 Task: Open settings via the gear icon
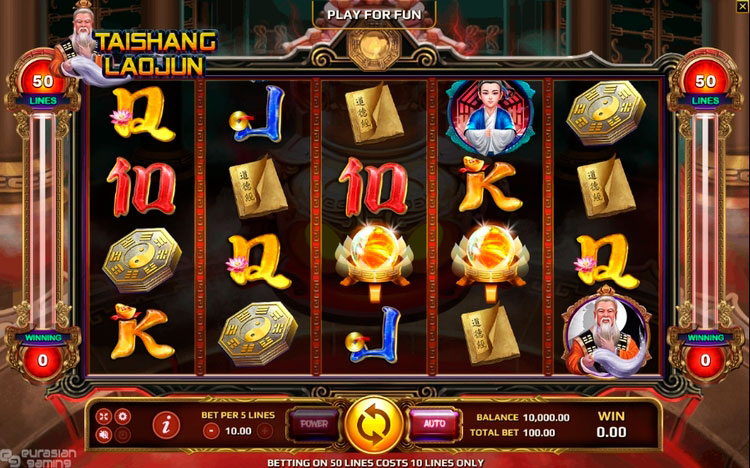[123, 415]
